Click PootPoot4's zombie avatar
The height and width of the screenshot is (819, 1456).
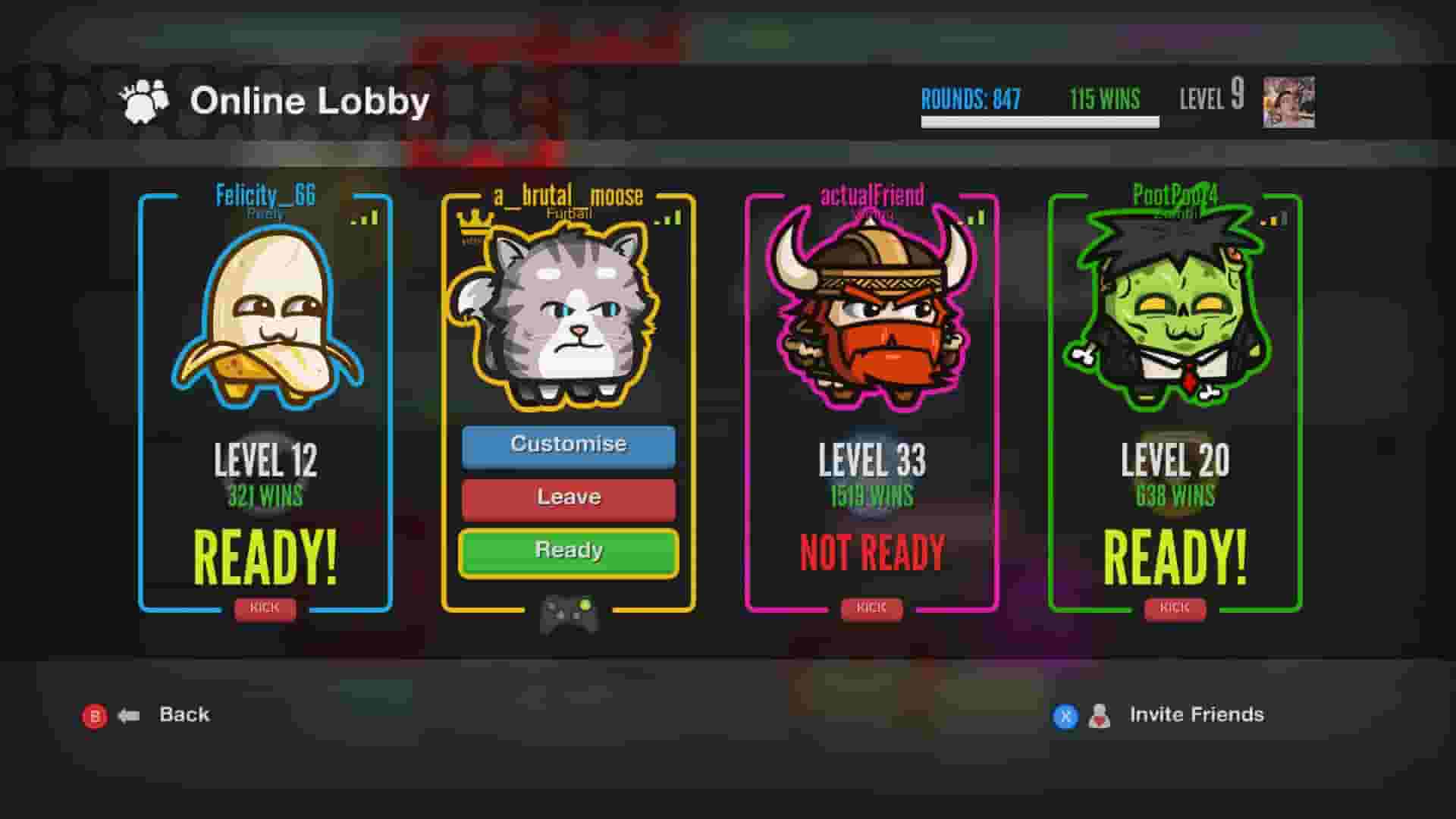click(1174, 311)
